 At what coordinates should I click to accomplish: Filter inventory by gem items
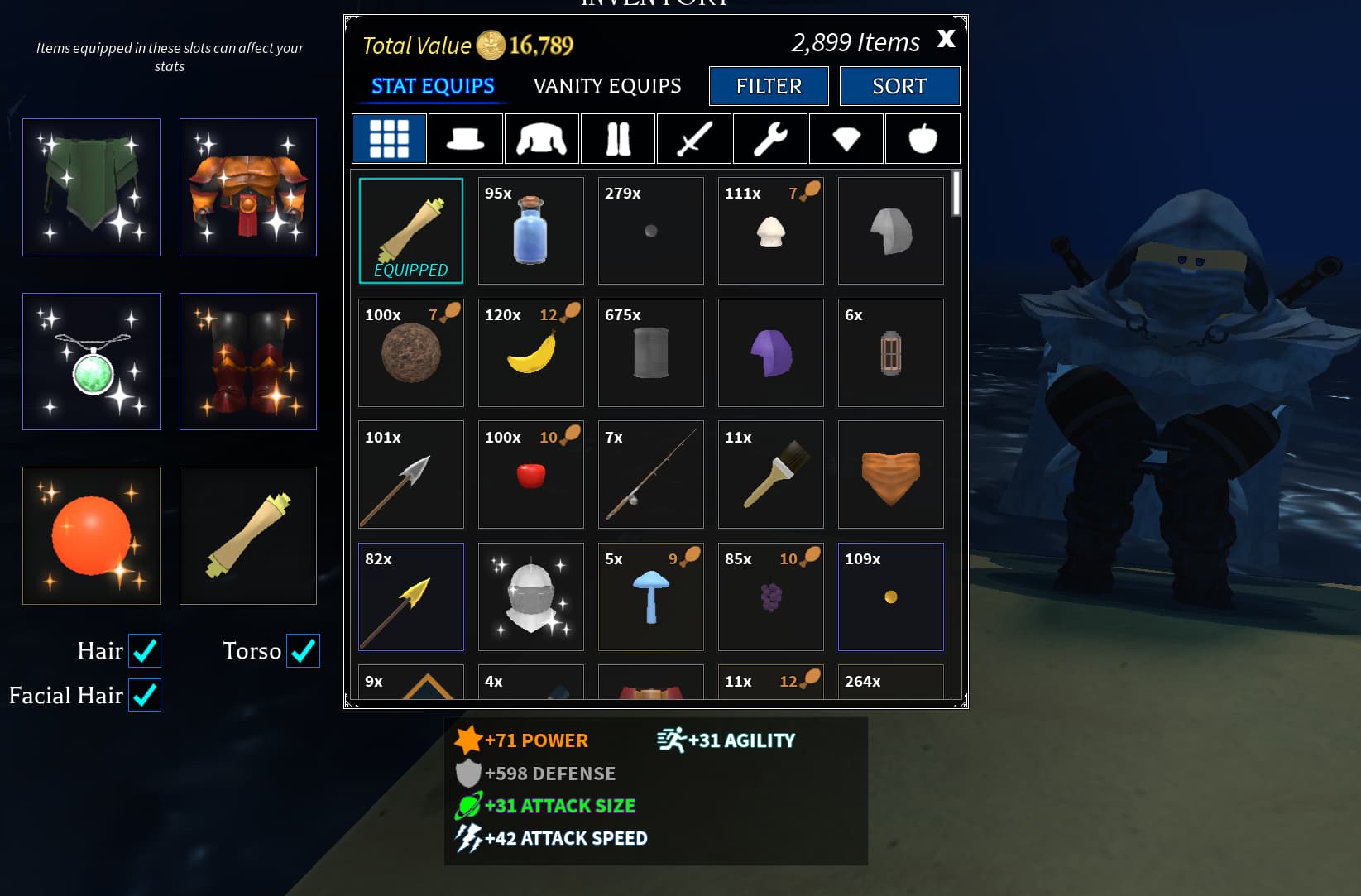[846, 138]
